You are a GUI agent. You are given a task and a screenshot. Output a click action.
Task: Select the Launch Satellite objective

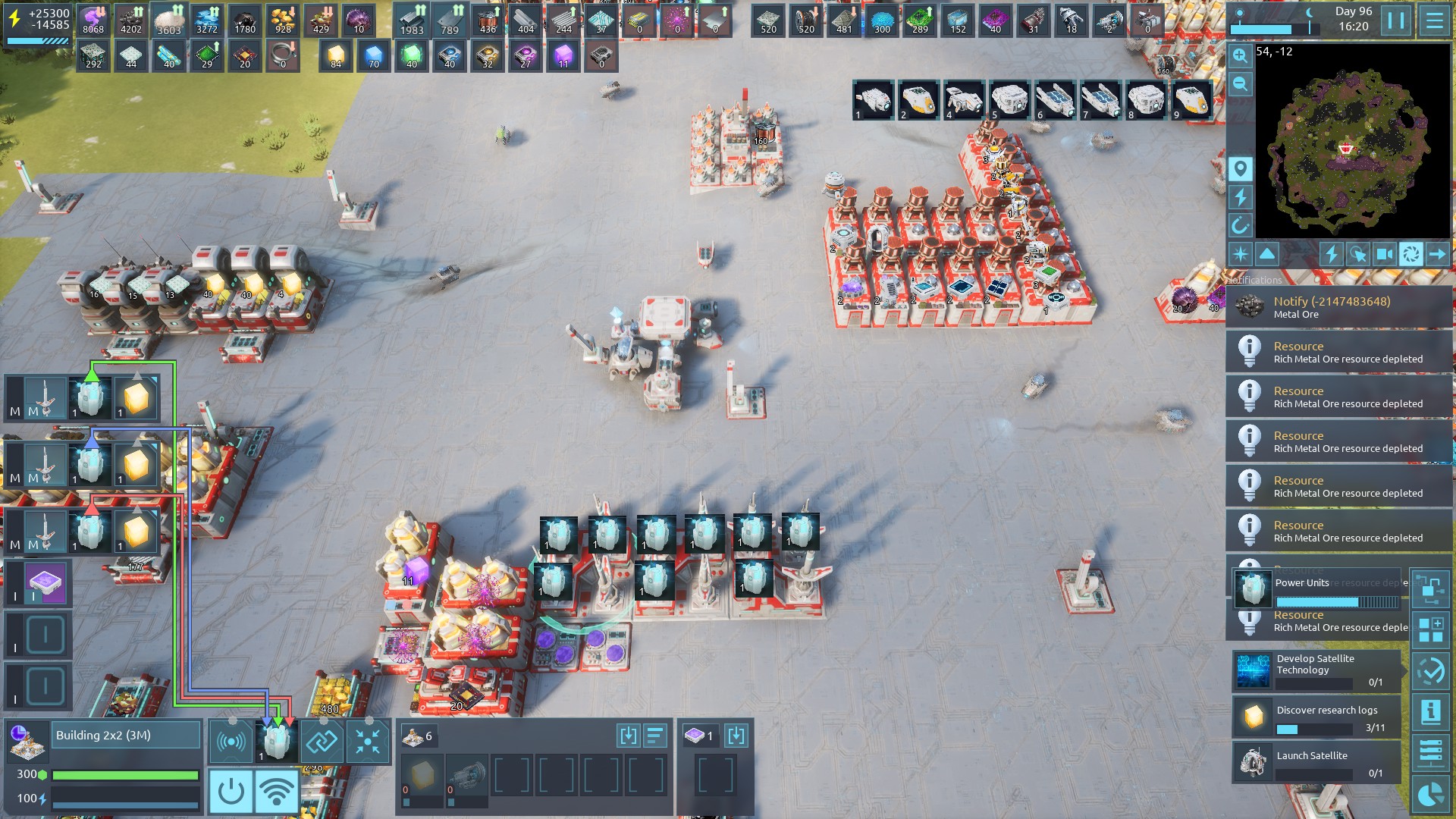[x=1317, y=762]
